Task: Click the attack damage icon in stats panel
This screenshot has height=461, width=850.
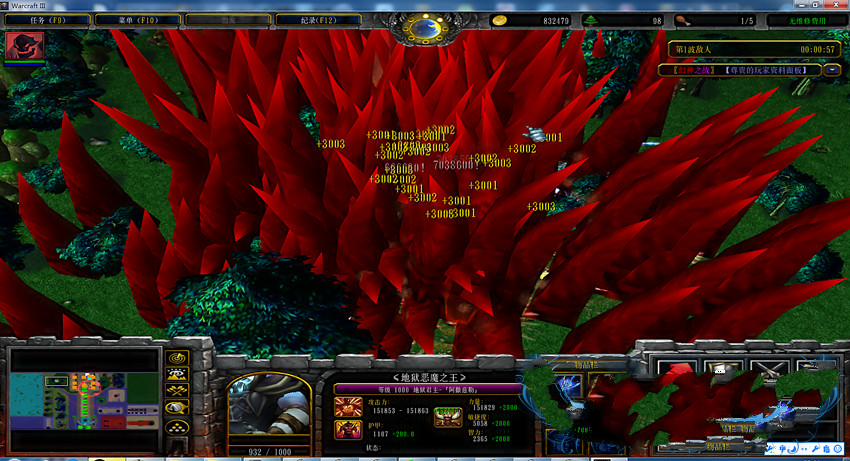Action: [x=349, y=407]
